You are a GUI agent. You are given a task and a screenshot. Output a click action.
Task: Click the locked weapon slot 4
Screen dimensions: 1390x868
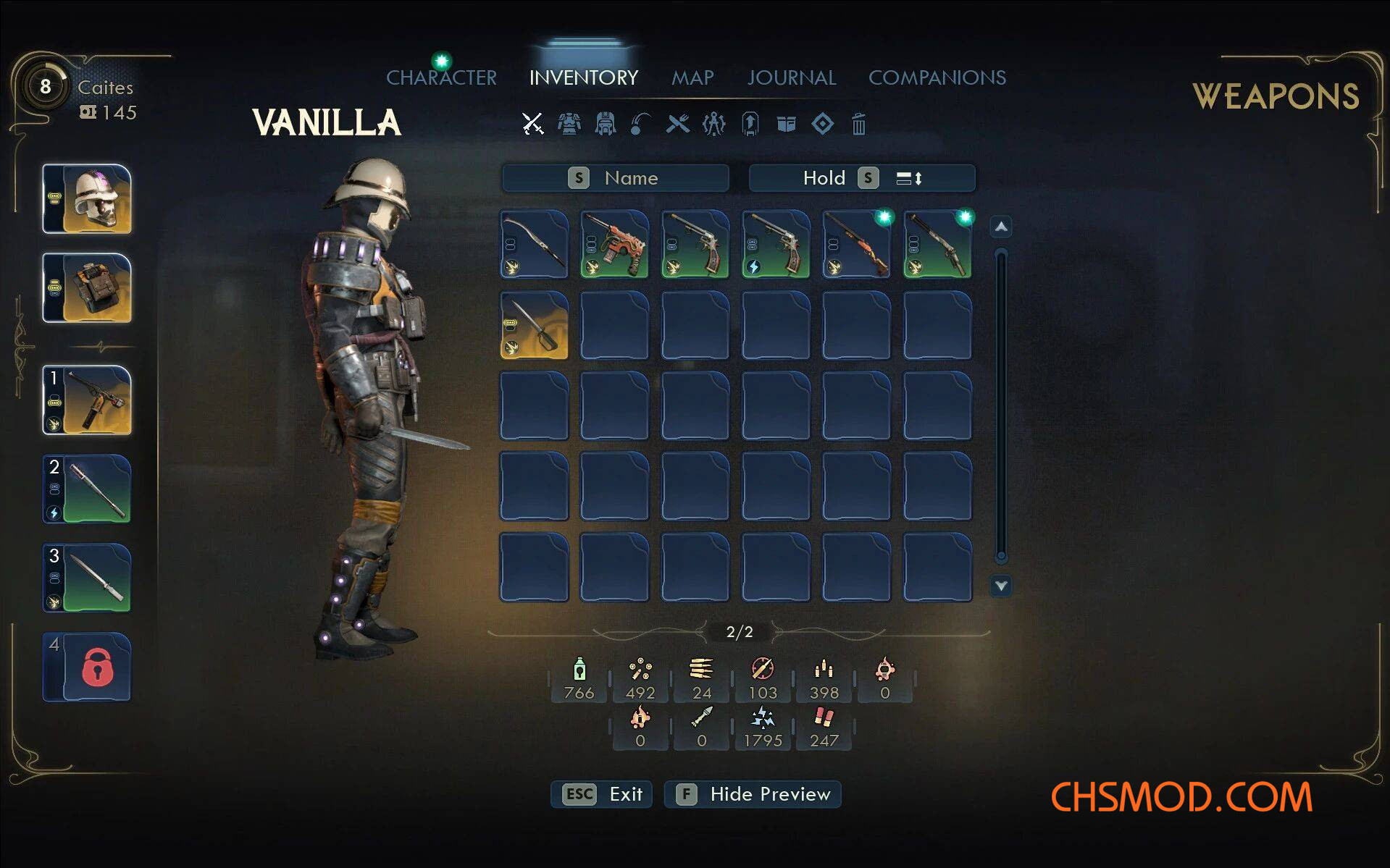point(87,667)
